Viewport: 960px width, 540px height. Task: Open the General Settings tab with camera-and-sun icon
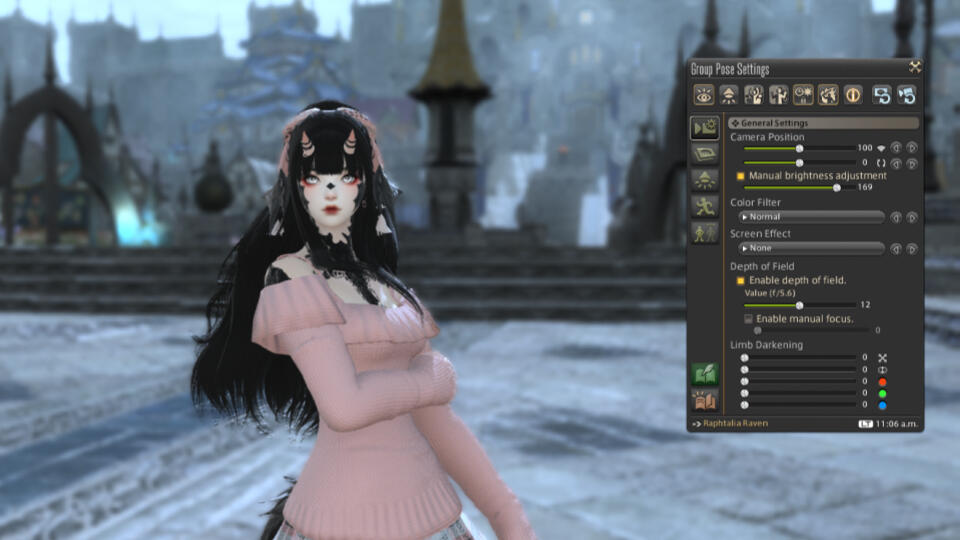[704, 127]
